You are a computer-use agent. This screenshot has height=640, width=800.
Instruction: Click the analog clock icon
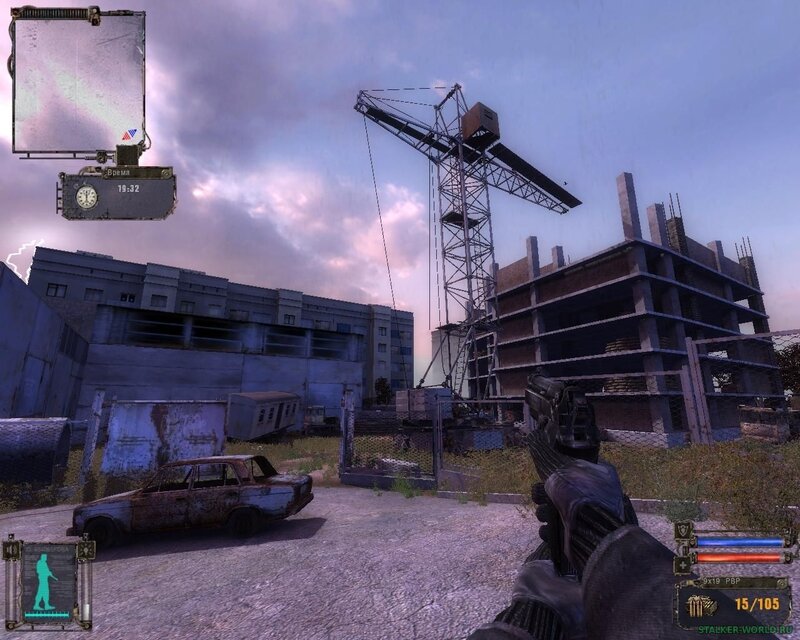86,197
